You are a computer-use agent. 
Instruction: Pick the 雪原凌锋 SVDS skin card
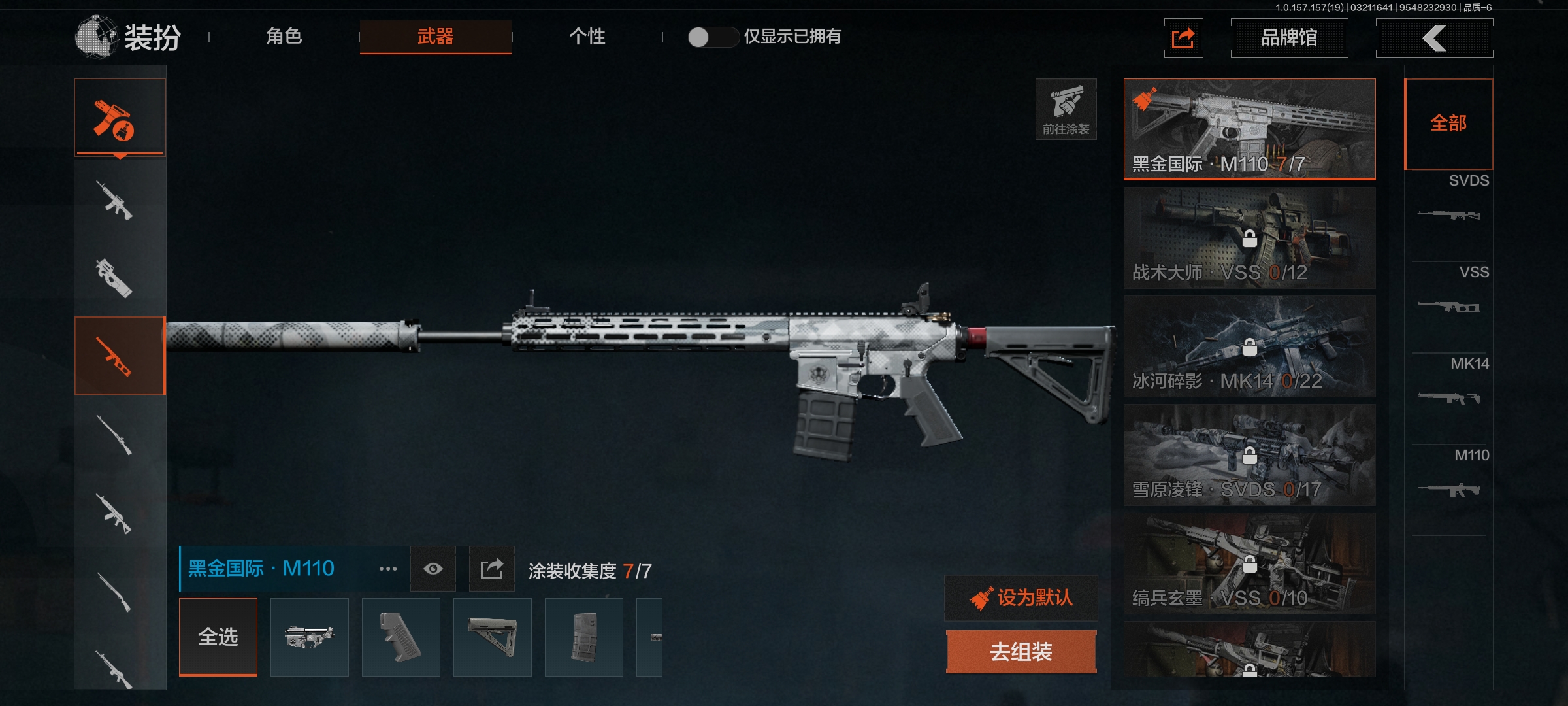pos(1249,455)
